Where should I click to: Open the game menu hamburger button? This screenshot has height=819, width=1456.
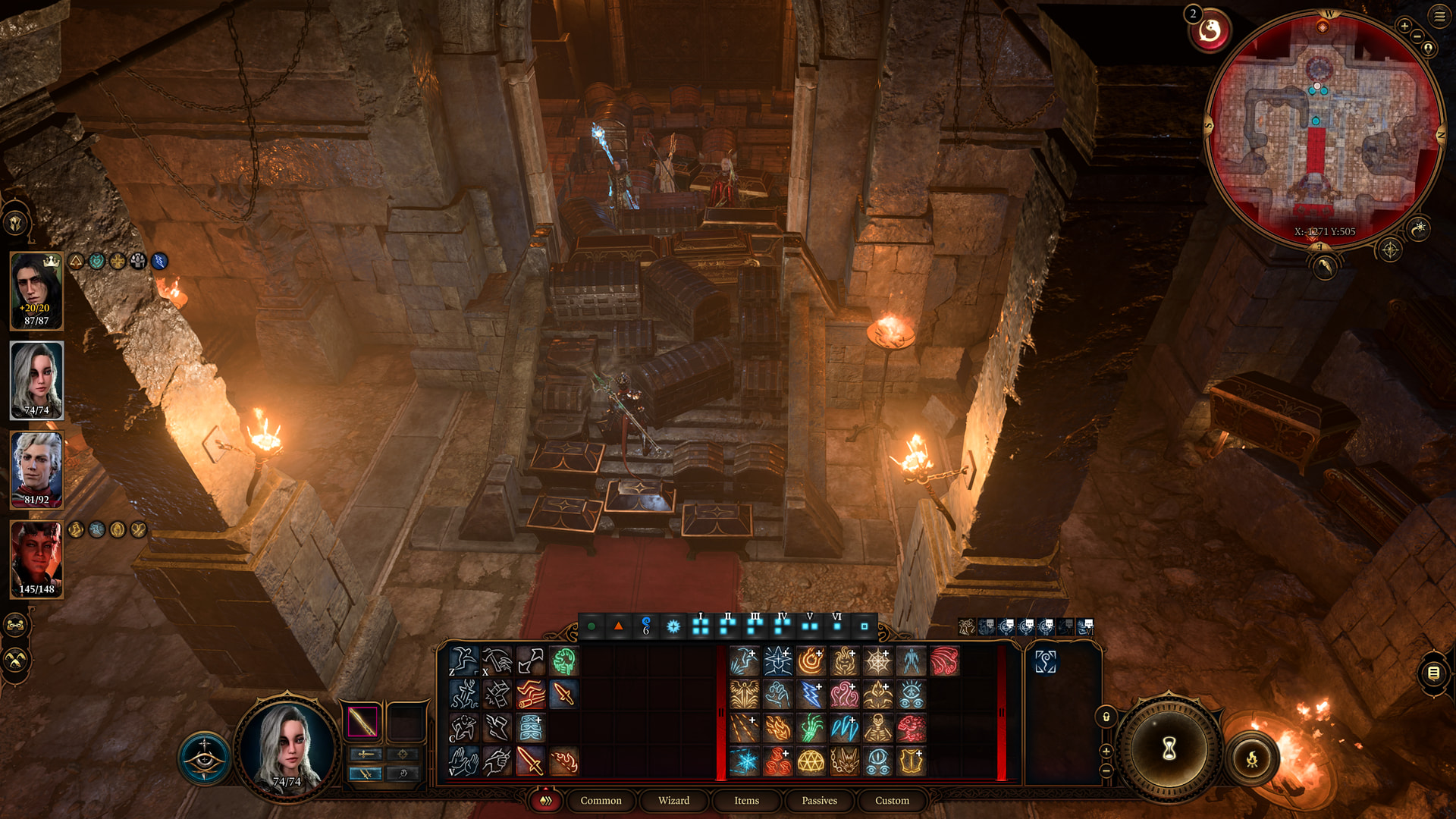1439,17
